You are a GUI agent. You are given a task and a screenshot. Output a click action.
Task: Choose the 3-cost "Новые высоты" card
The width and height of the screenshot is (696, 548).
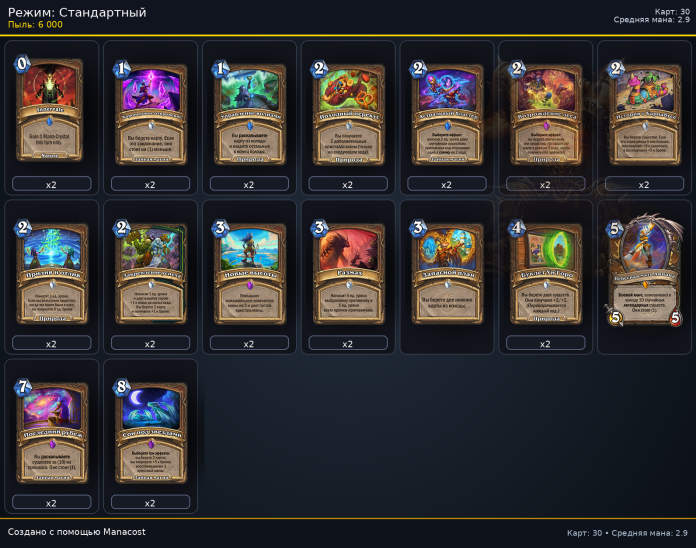tap(249, 268)
